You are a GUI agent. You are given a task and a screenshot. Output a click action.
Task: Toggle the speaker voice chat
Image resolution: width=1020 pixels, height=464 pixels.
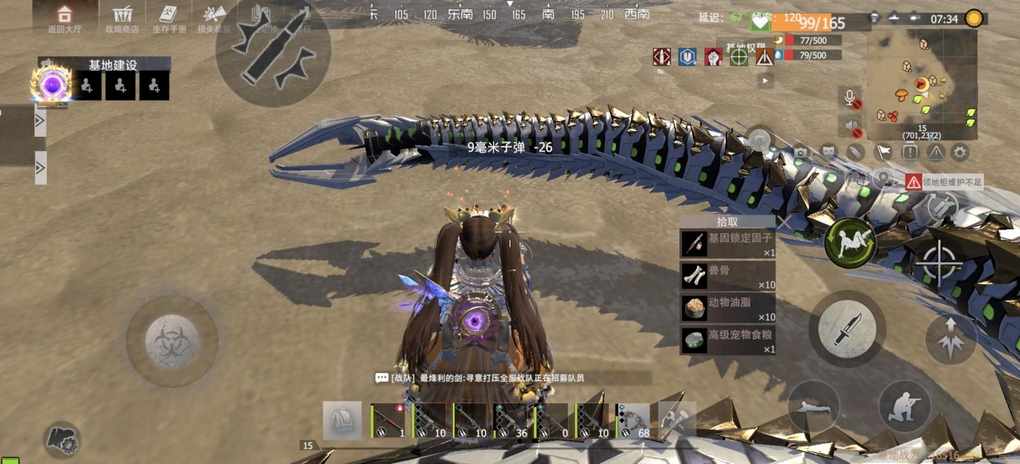click(851, 126)
